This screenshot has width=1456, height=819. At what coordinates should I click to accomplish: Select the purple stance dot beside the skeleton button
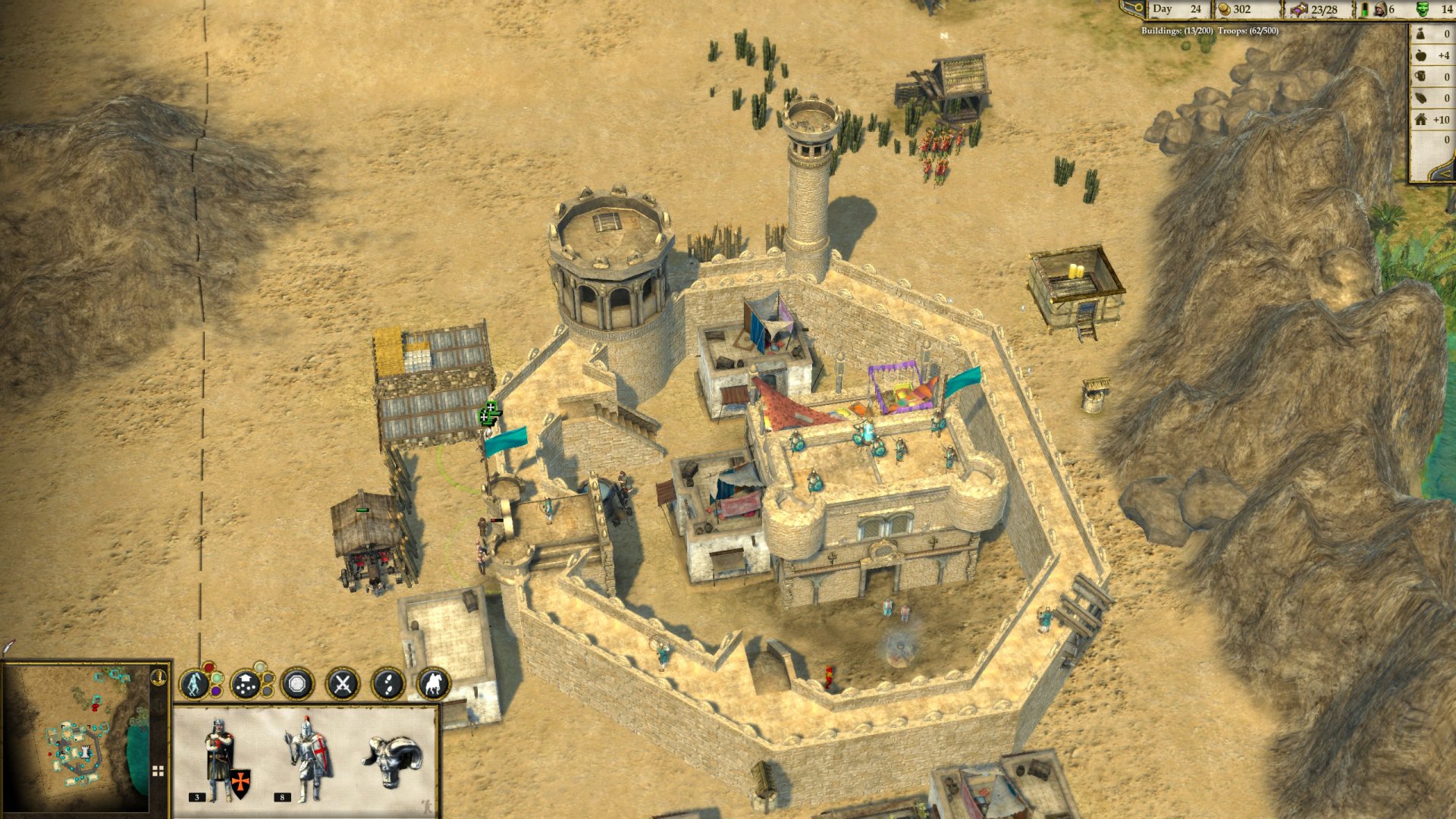(216, 691)
